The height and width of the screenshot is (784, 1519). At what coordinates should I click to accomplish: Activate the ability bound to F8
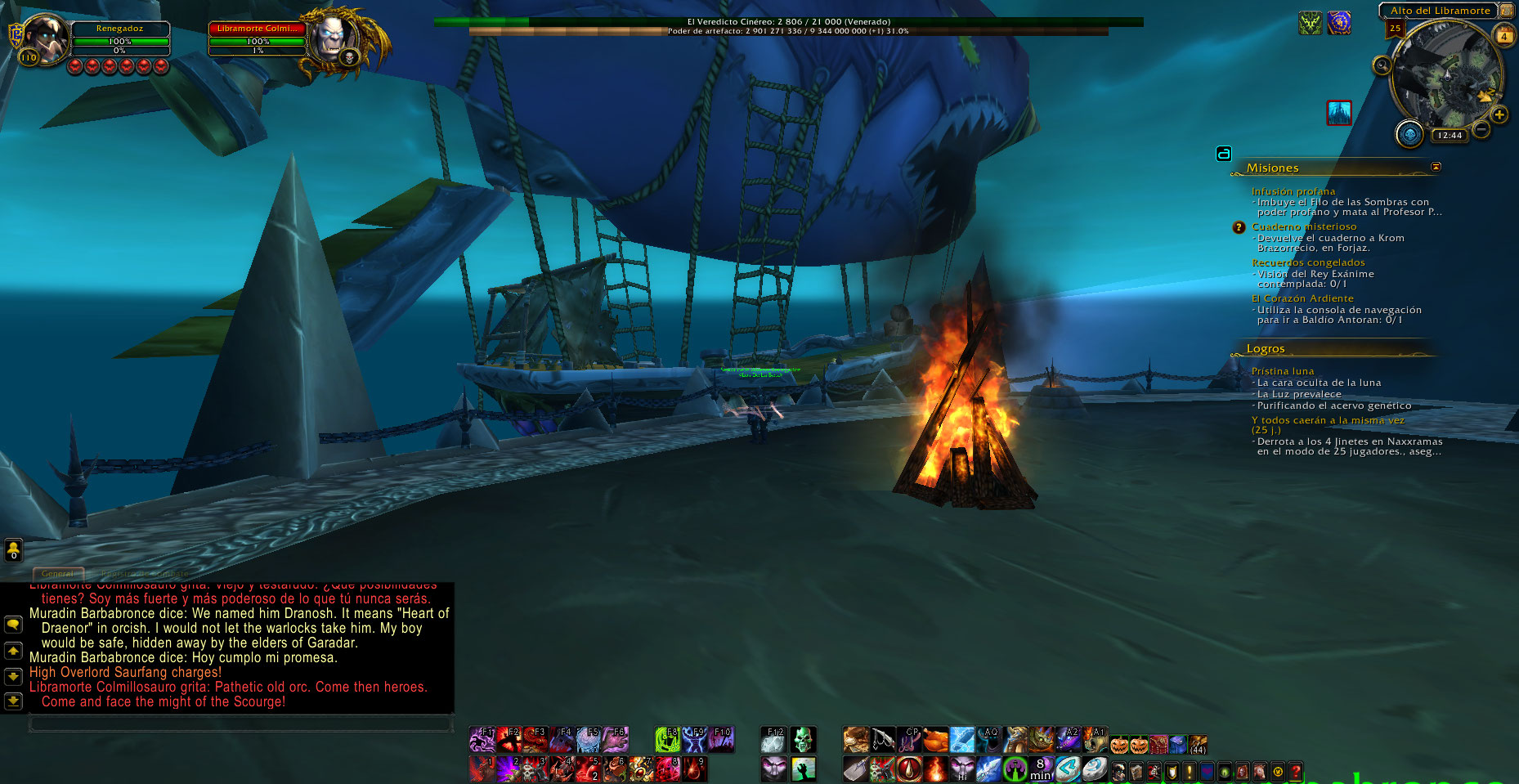pyautogui.click(x=668, y=740)
